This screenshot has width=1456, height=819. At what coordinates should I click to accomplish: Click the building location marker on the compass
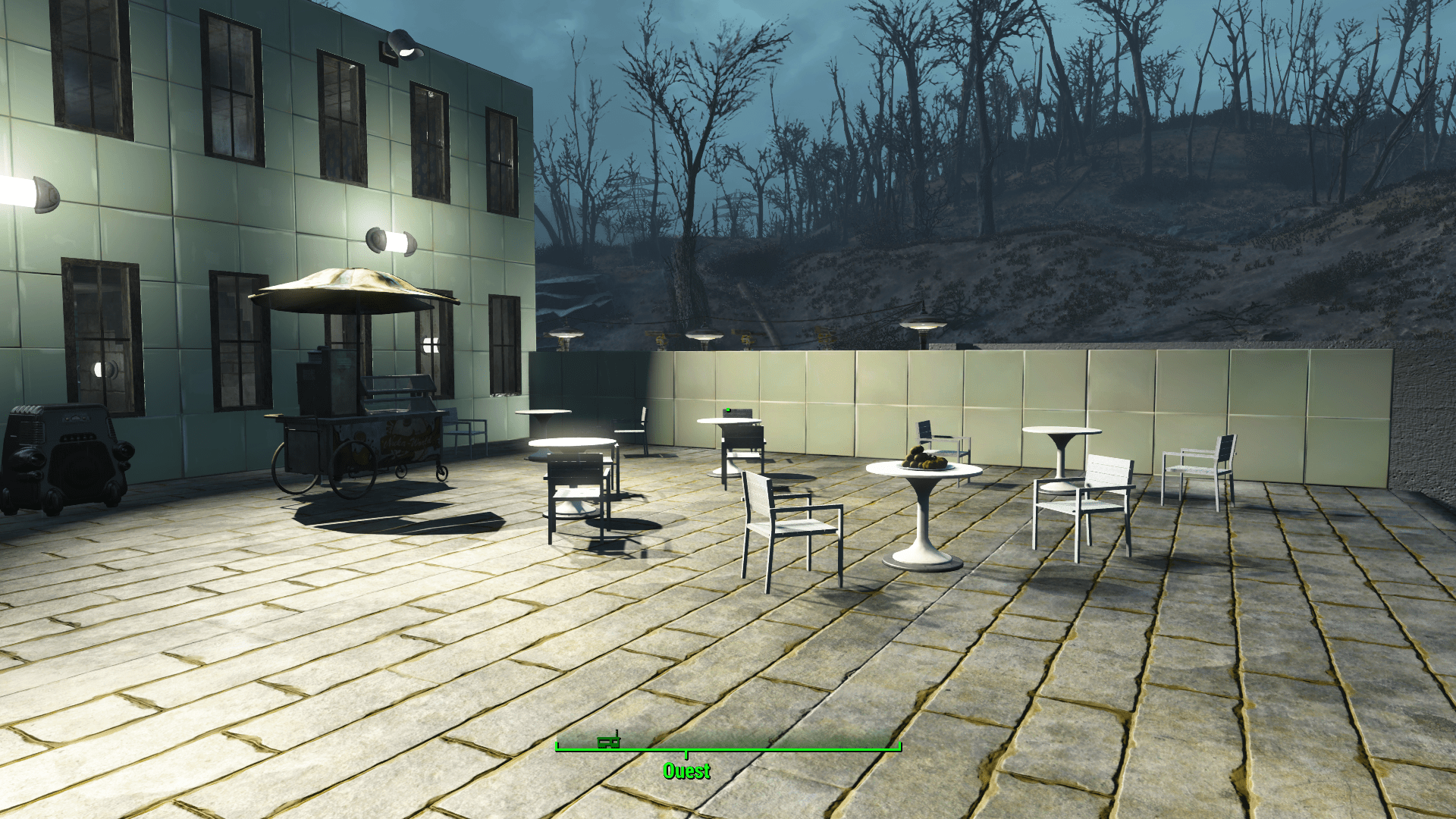[608, 742]
